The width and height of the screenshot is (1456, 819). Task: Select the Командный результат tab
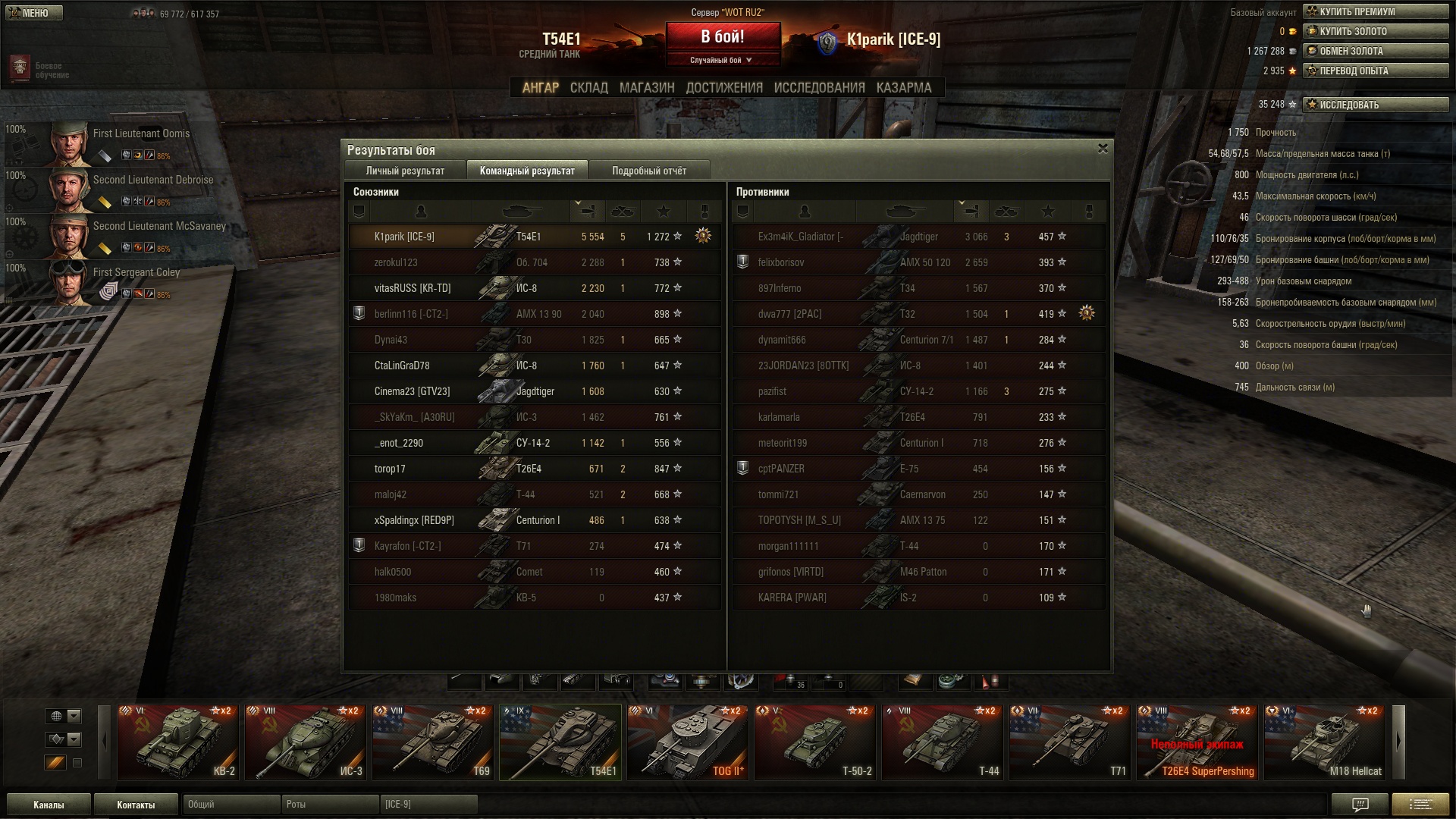[527, 171]
